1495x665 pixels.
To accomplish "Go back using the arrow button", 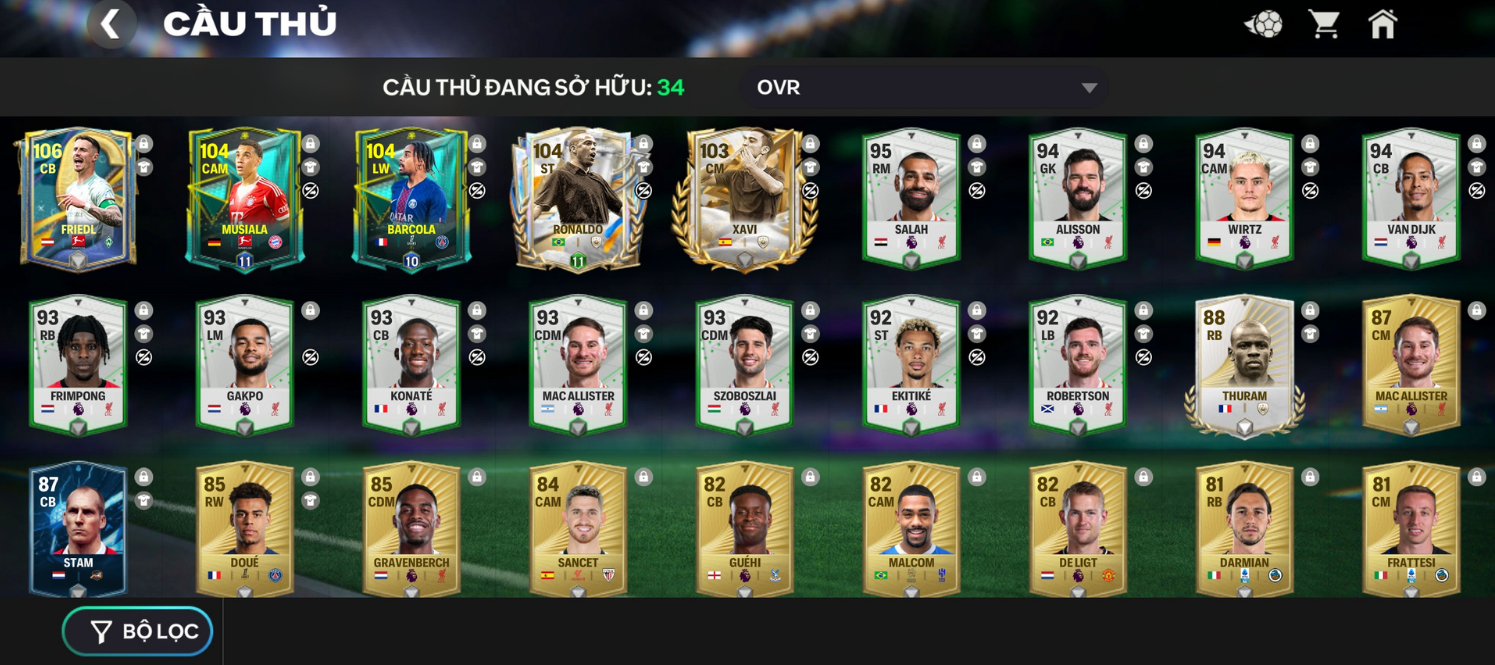I will pos(111,23).
